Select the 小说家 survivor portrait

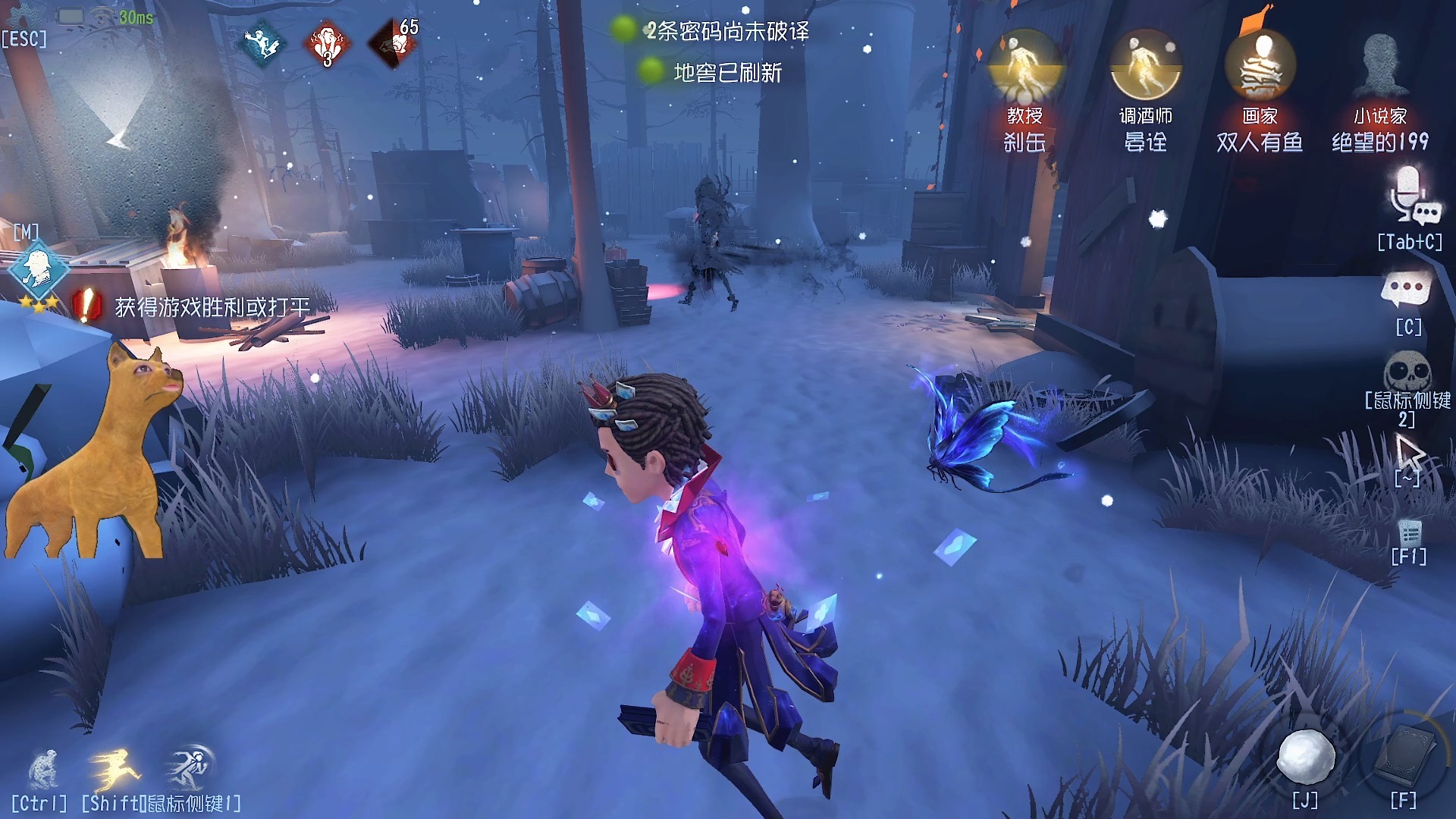point(1380,66)
